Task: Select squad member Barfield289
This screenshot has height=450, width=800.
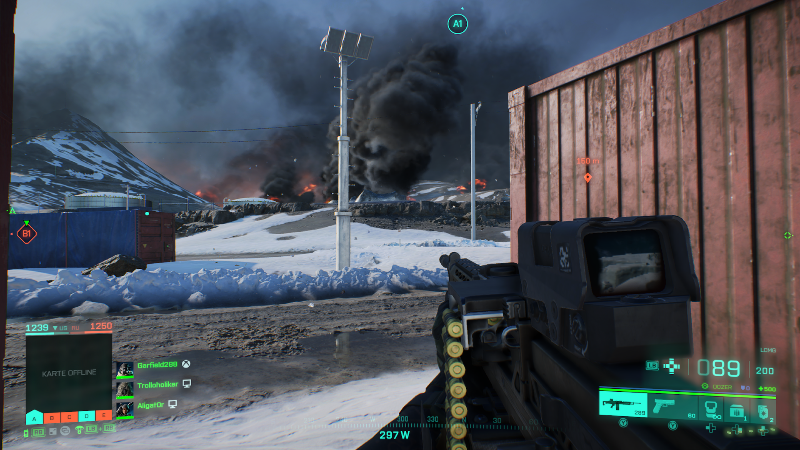Action: tap(155, 367)
